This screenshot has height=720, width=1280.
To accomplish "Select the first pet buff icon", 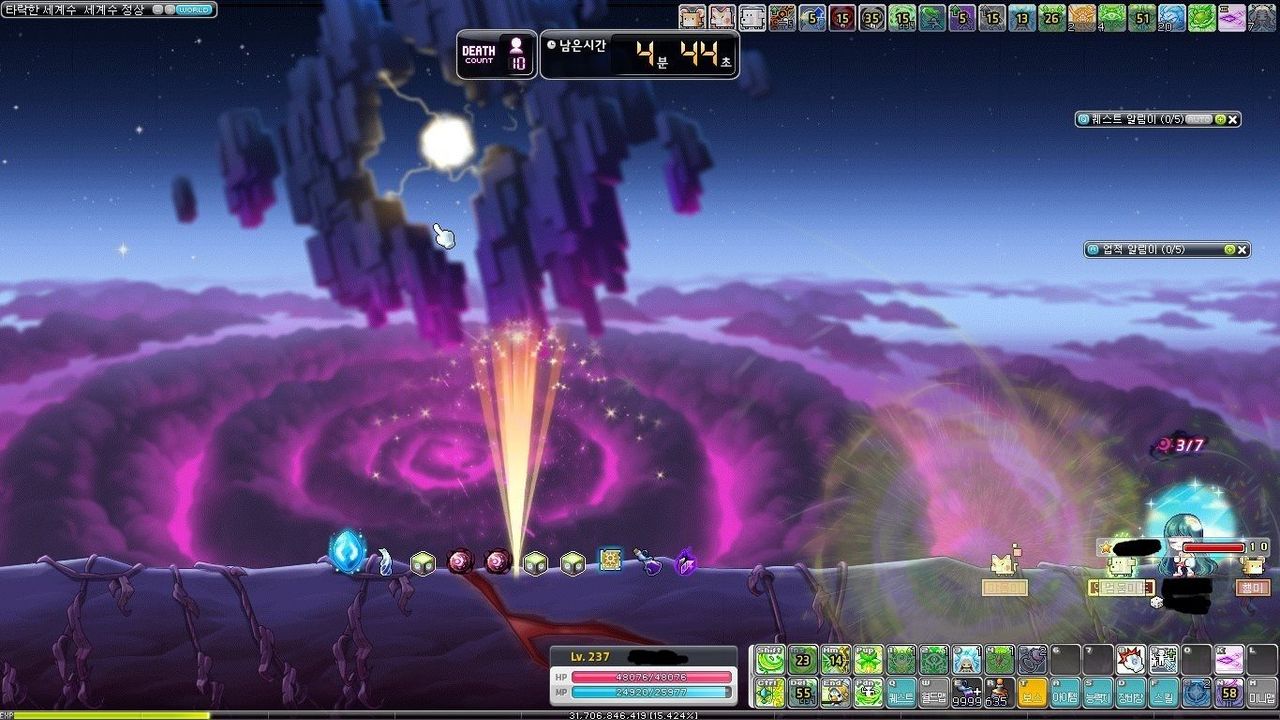I will tap(692, 17).
